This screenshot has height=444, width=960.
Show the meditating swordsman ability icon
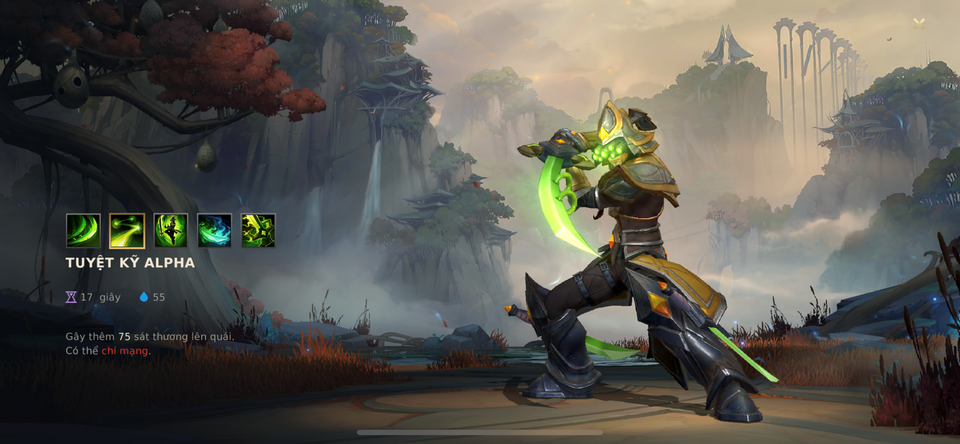tap(171, 230)
